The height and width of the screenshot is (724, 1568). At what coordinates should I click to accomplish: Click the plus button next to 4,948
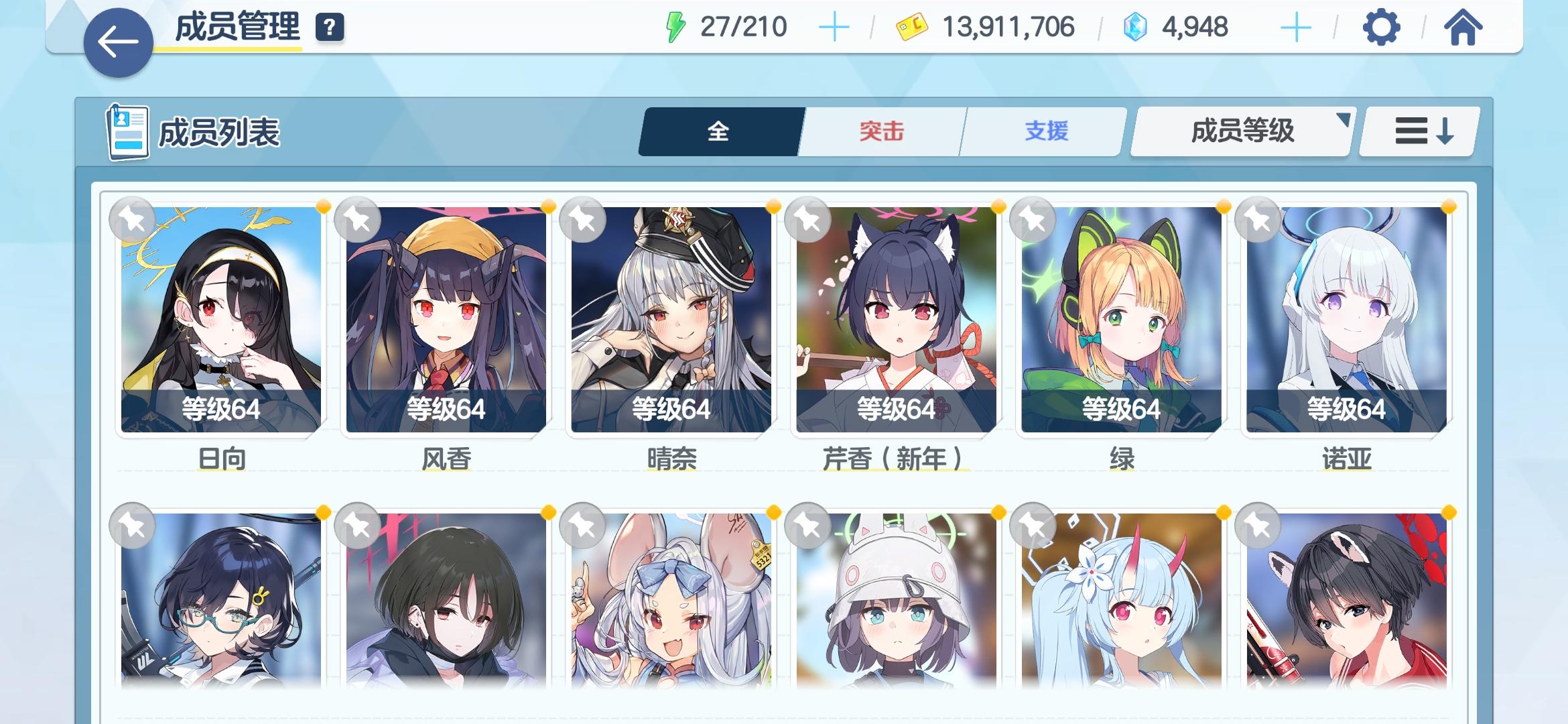tap(1297, 27)
